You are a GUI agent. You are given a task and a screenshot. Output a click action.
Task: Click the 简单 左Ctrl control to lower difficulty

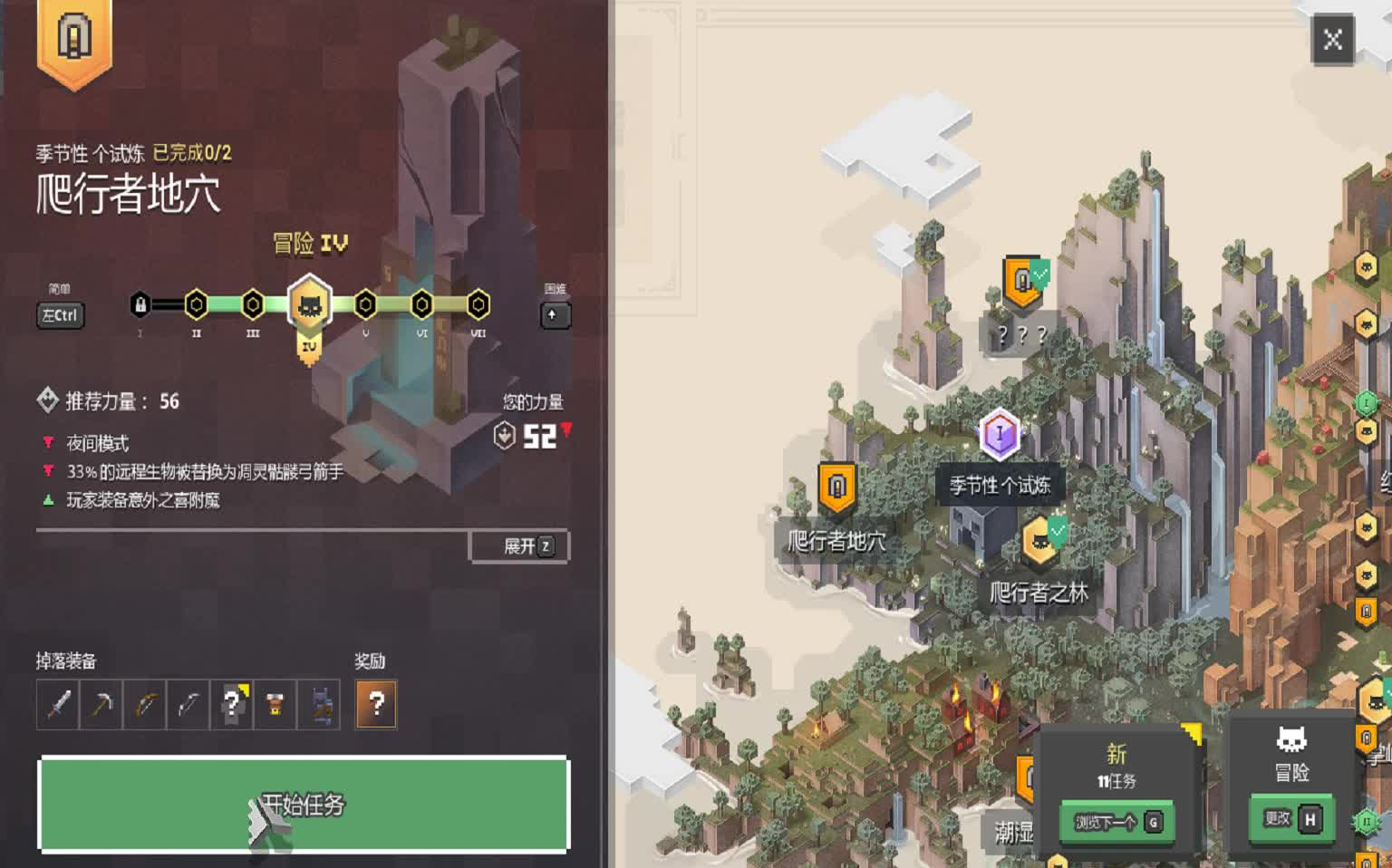tap(60, 315)
